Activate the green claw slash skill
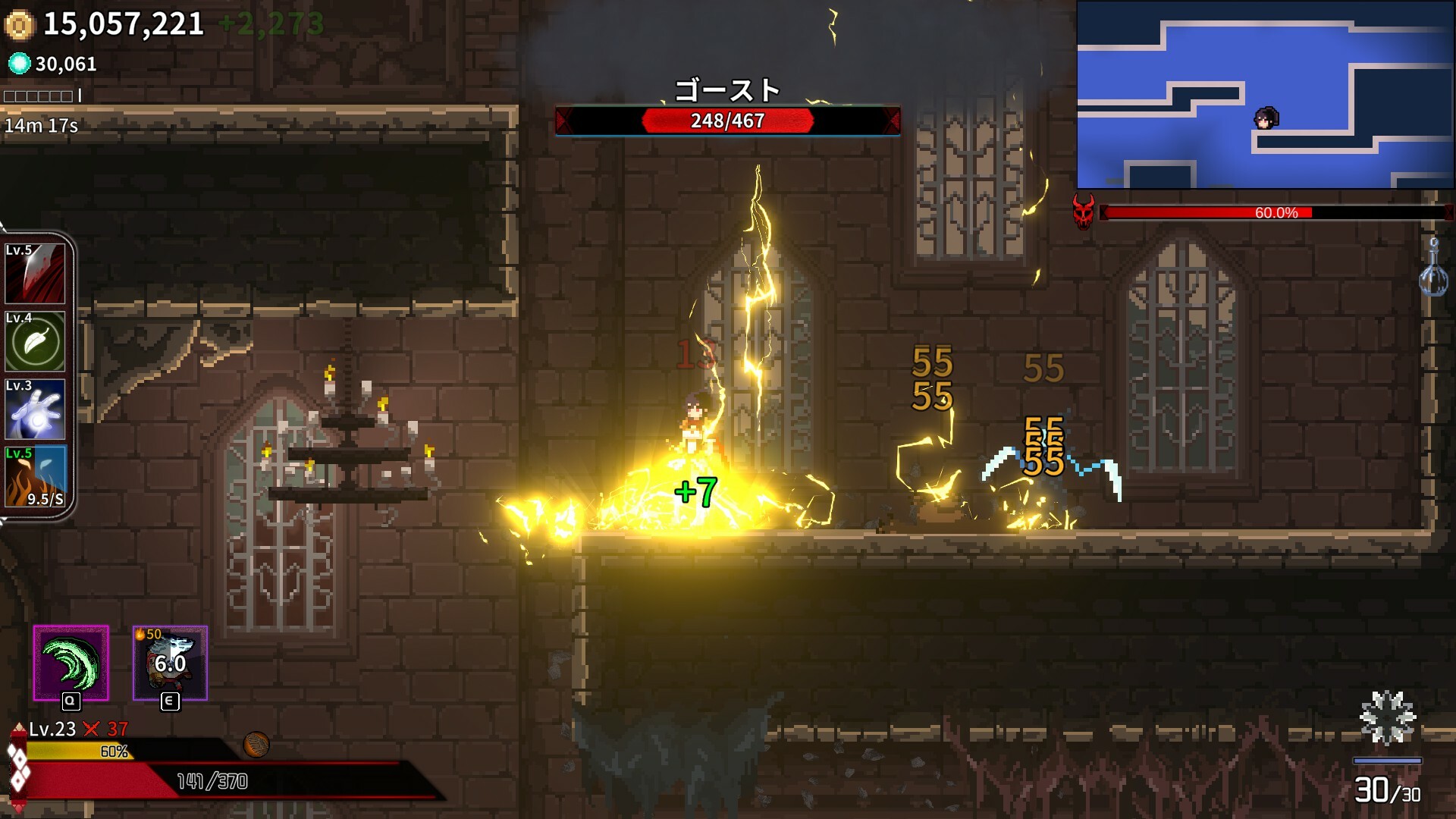This screenshot has height=819, width=1456. [71, 663]
